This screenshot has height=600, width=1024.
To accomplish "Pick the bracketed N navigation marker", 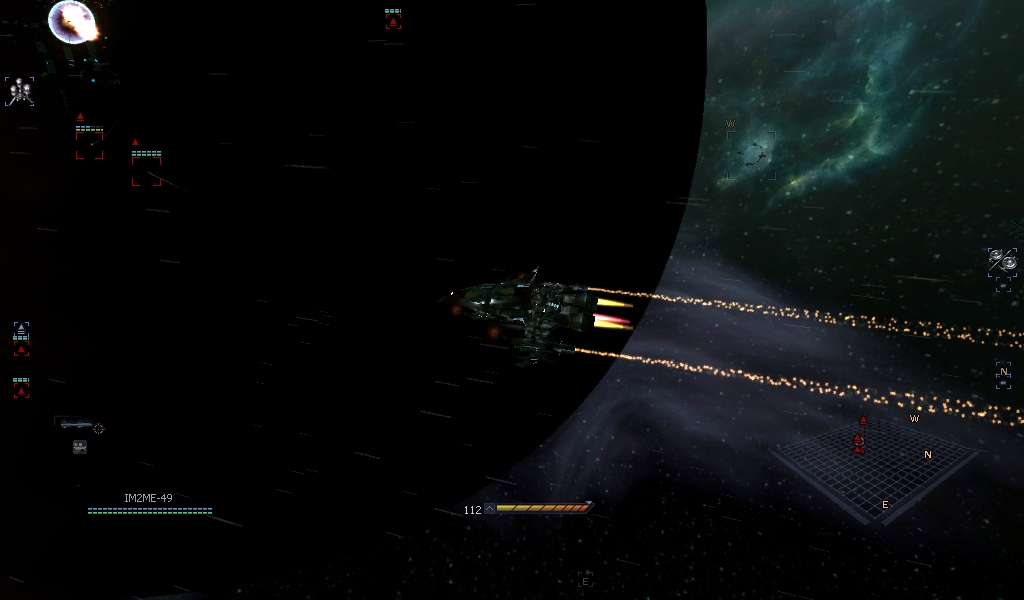I will (1003, 372).
